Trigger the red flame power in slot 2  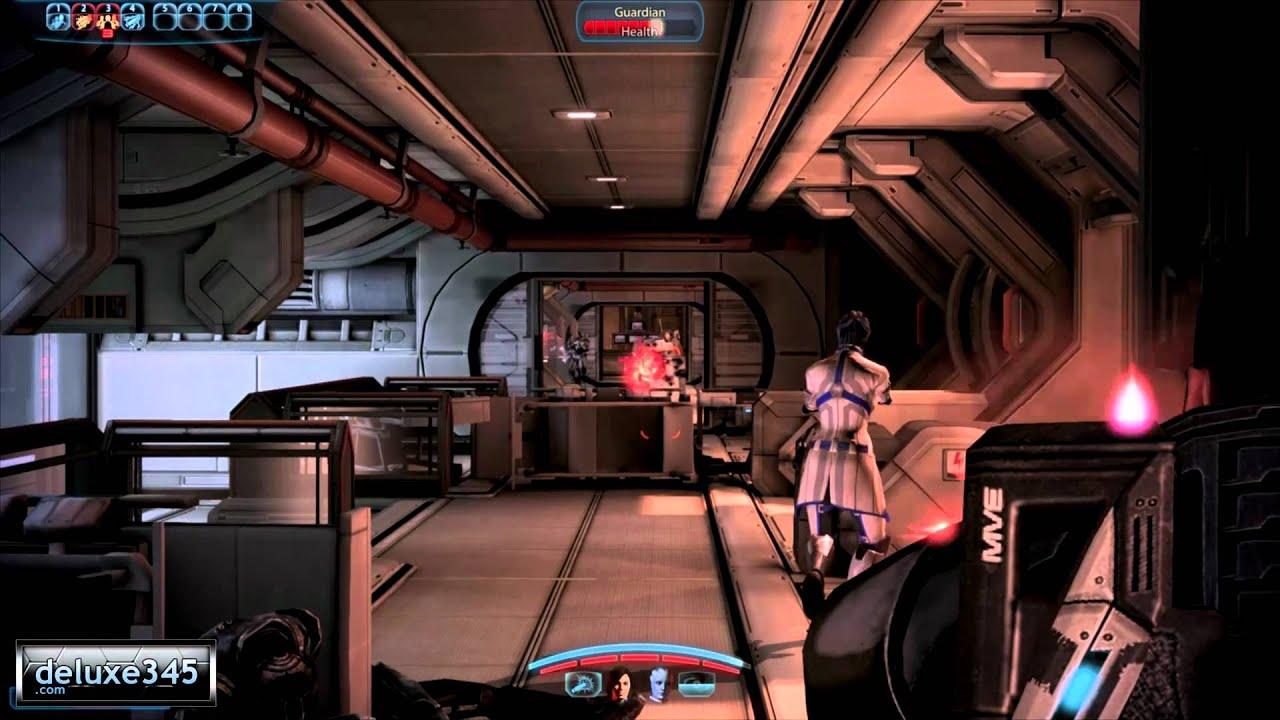[83, 16]
